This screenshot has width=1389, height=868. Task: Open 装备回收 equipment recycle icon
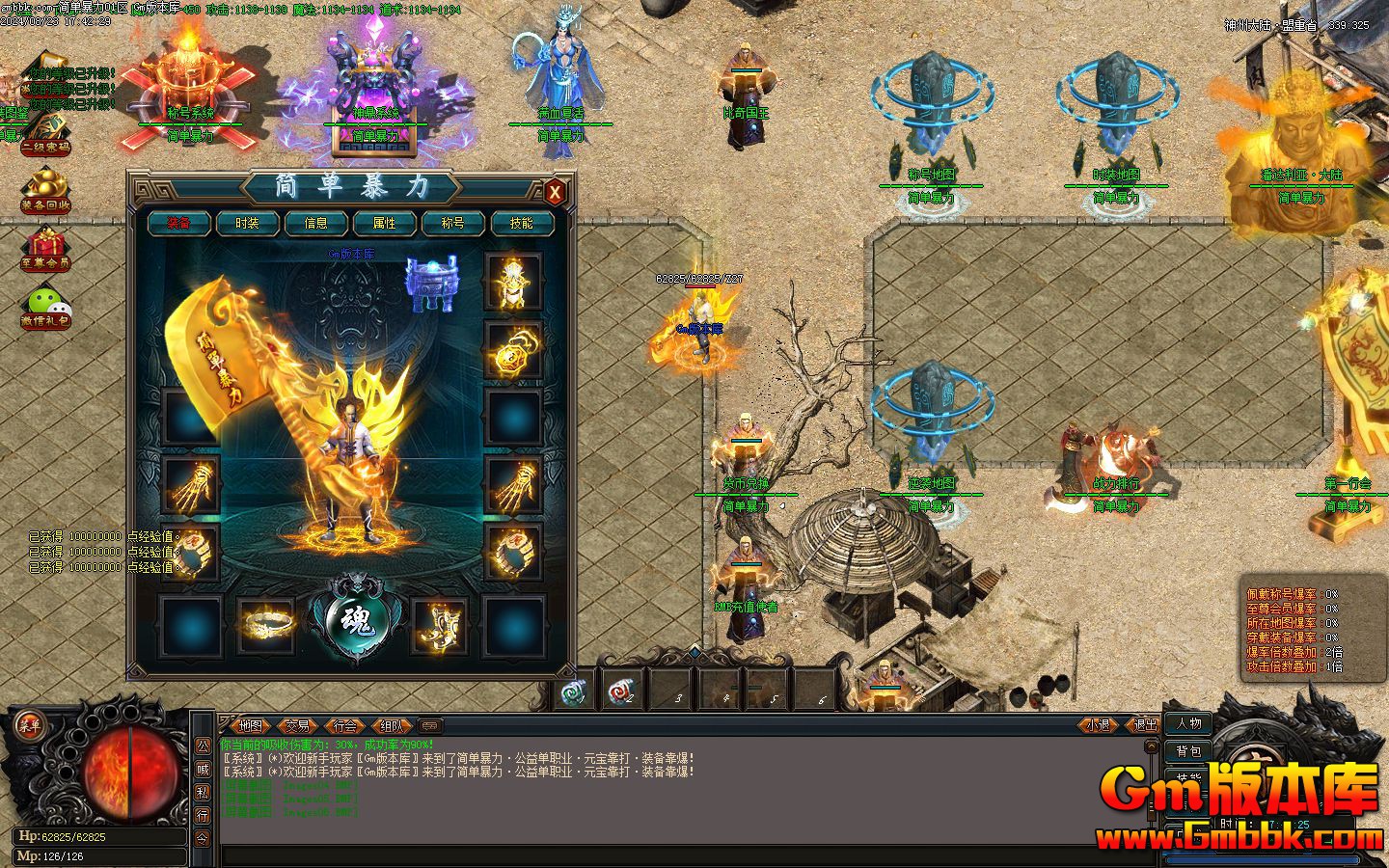(x=45, y=190)
